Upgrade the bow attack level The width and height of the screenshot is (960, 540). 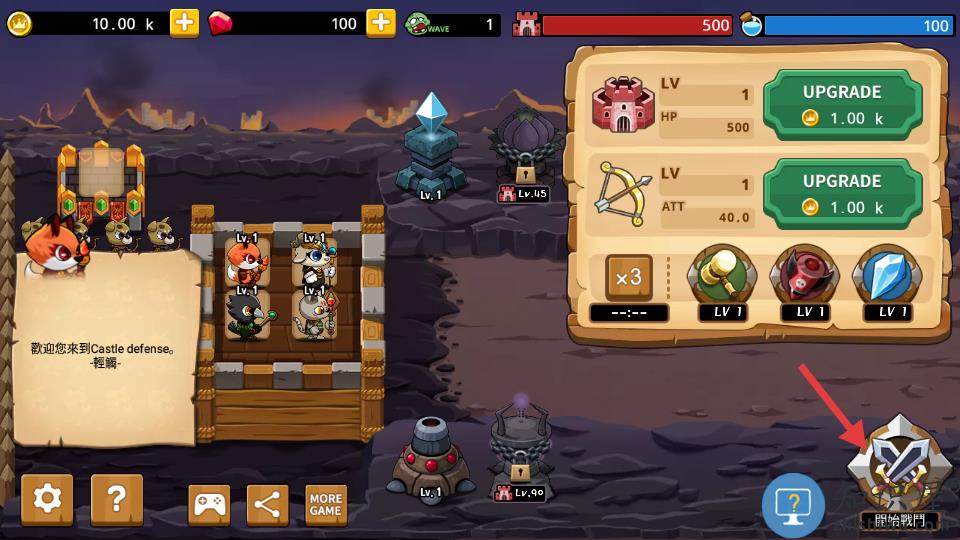(x=841, y=193)
